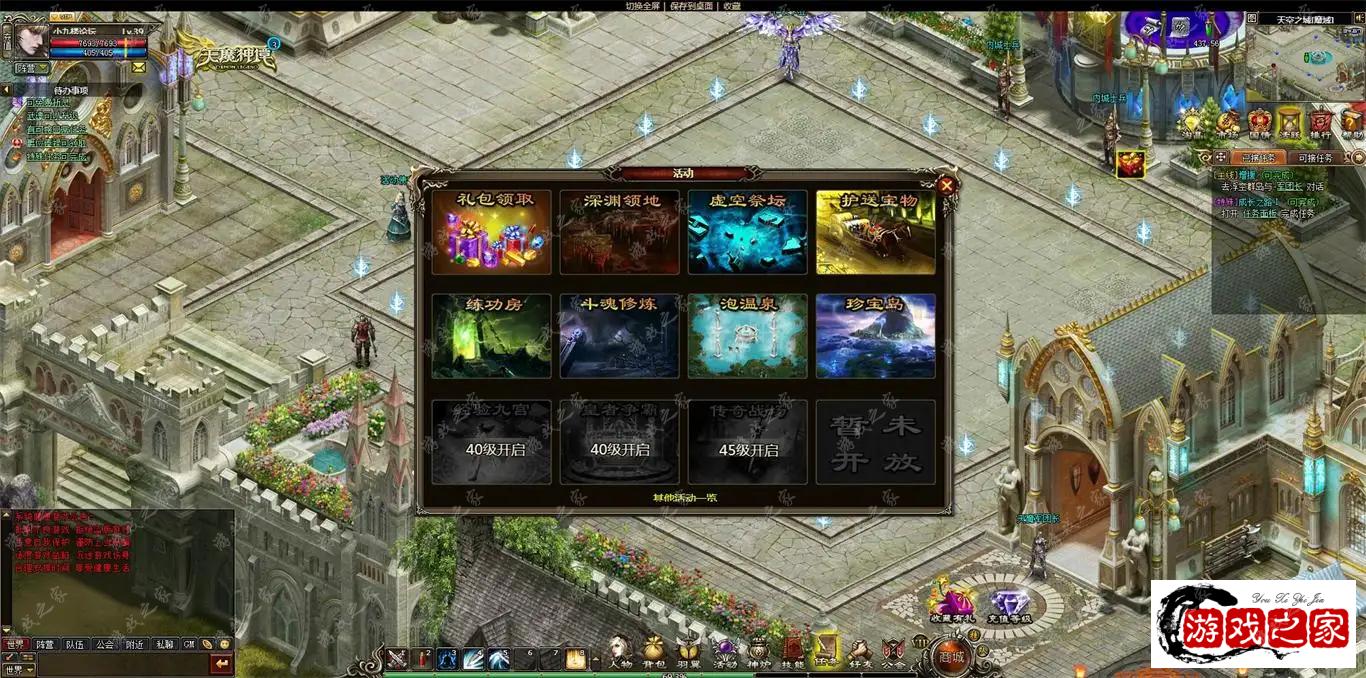Screen dimensions: 1366x678
Task: Choose the 泡温泉 hot spring activity
Action: coord(747,336)
